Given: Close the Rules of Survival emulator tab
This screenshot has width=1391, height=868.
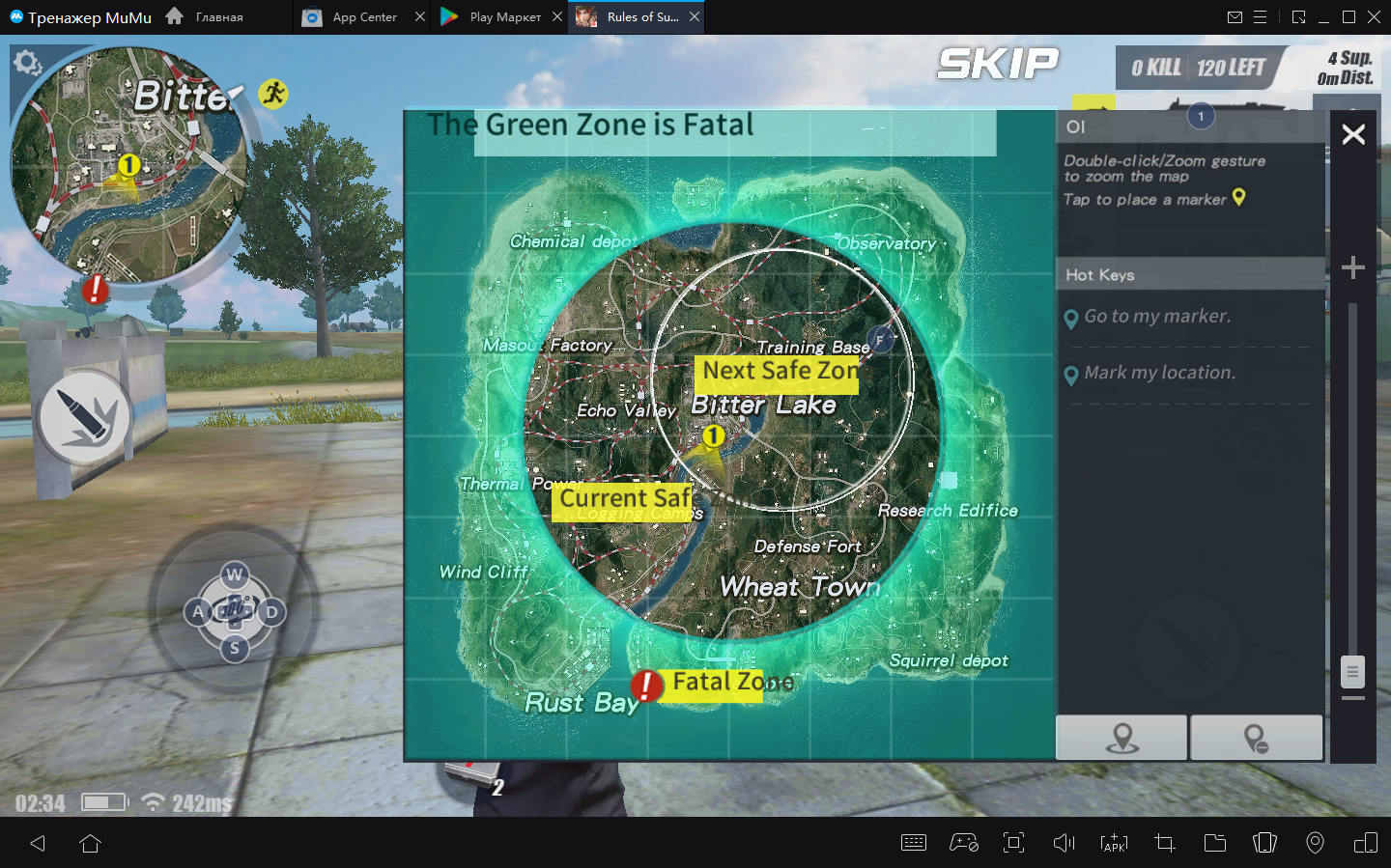Looking at the screenshot, I should pos(695,17).
